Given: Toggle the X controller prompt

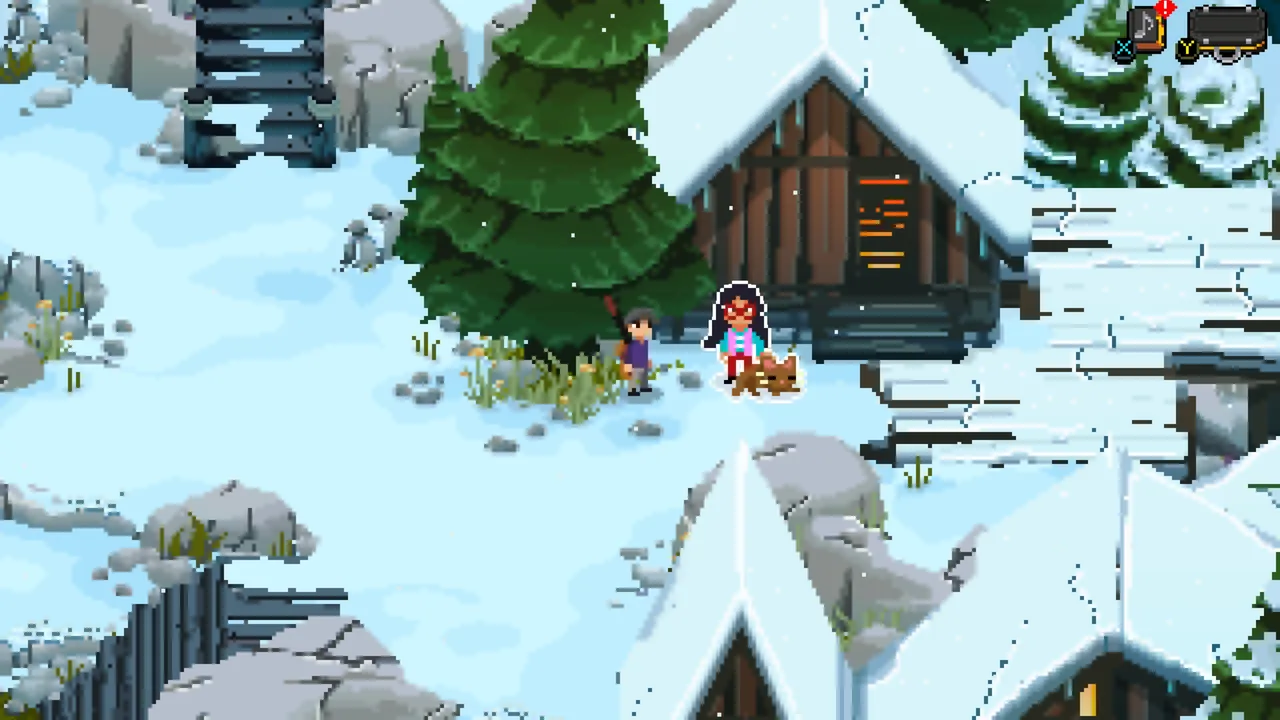Looking at the screenshot, I should (1124, 49).
